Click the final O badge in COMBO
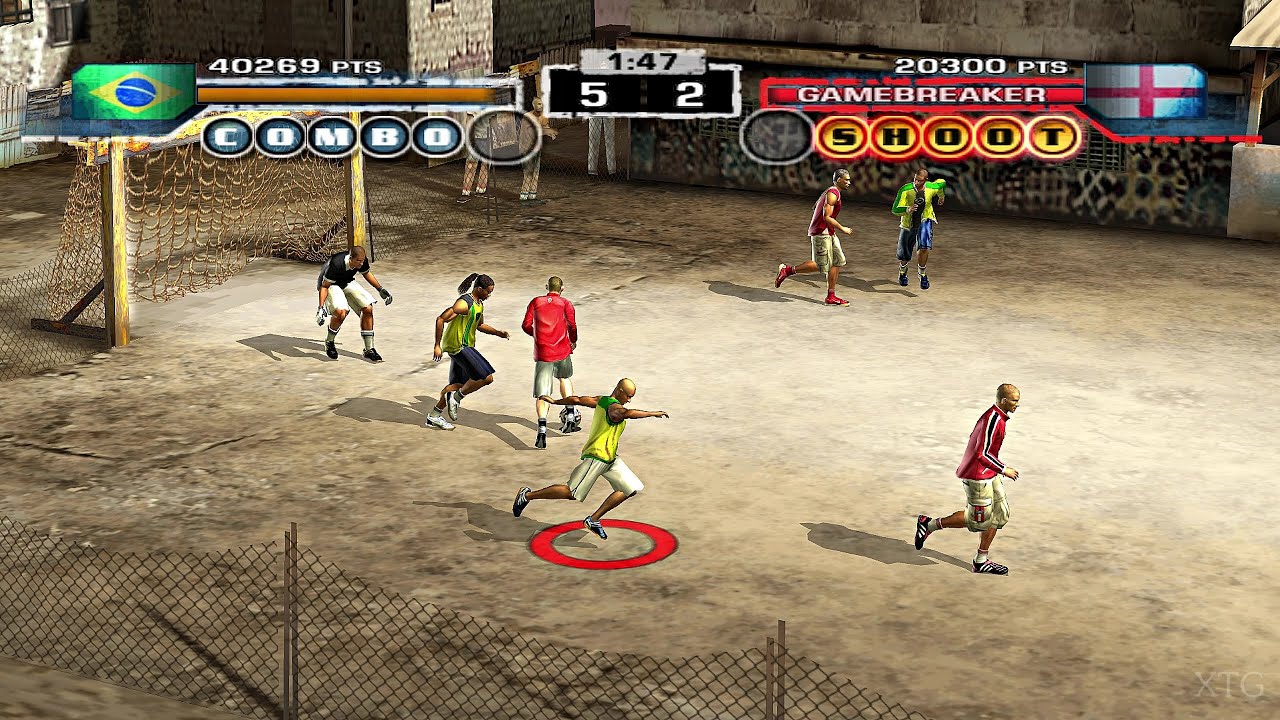The height and width of the screenshot is (720, 1280). pos(435,138)
